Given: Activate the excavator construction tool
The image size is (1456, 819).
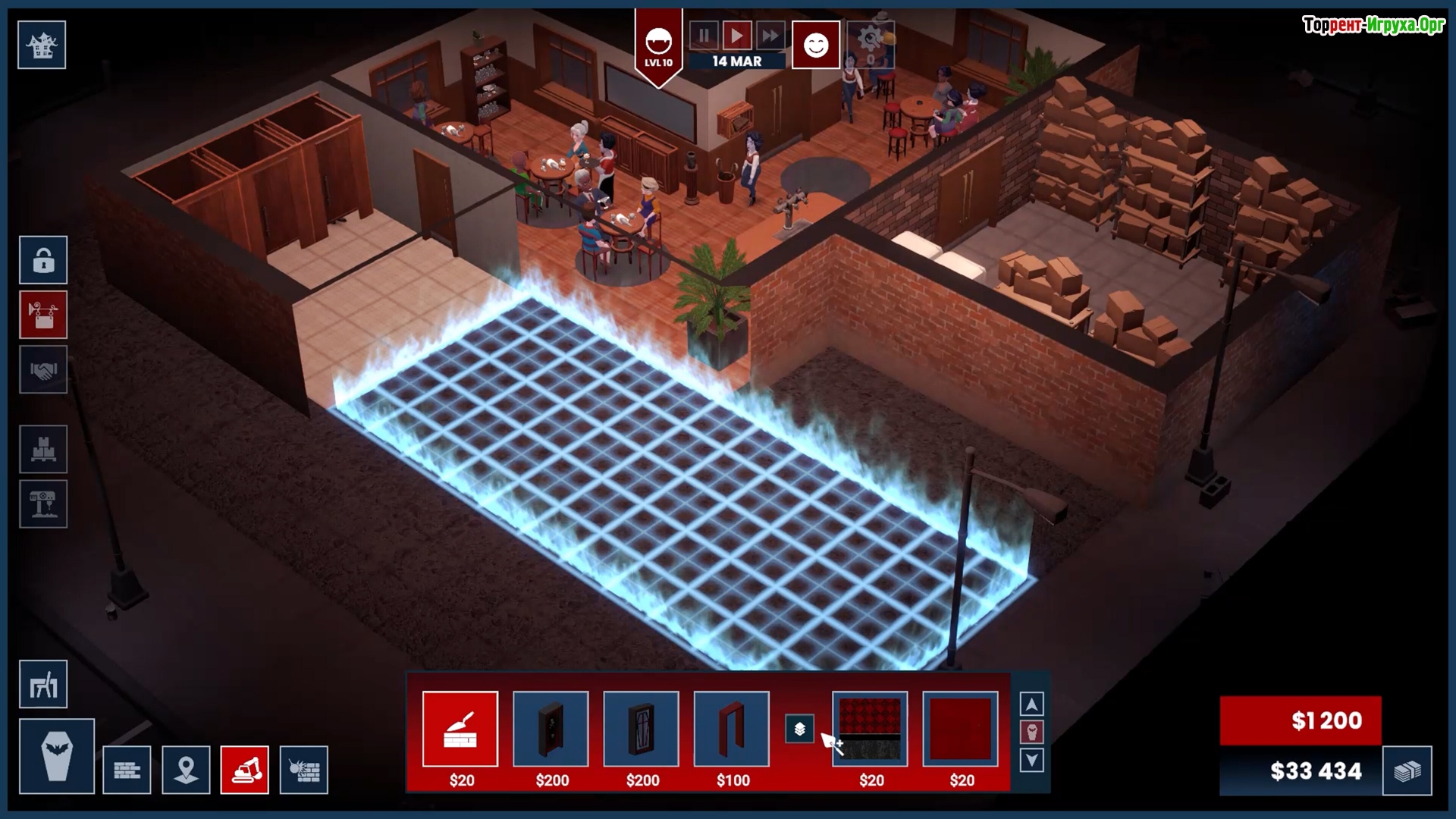Looking at the screenshot, I should [x=245, y=770].
